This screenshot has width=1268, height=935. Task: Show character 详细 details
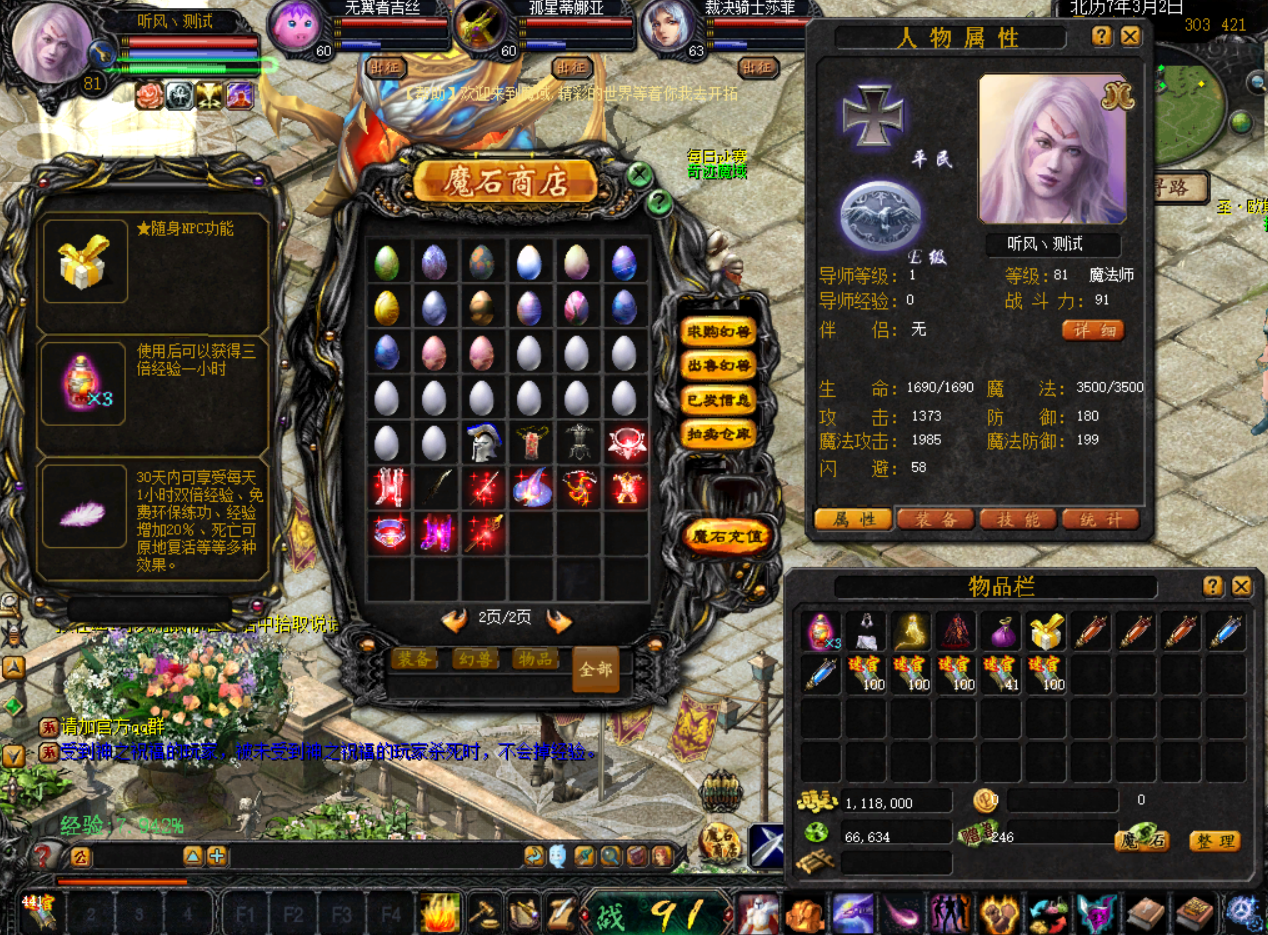(x=1092, y=330)
